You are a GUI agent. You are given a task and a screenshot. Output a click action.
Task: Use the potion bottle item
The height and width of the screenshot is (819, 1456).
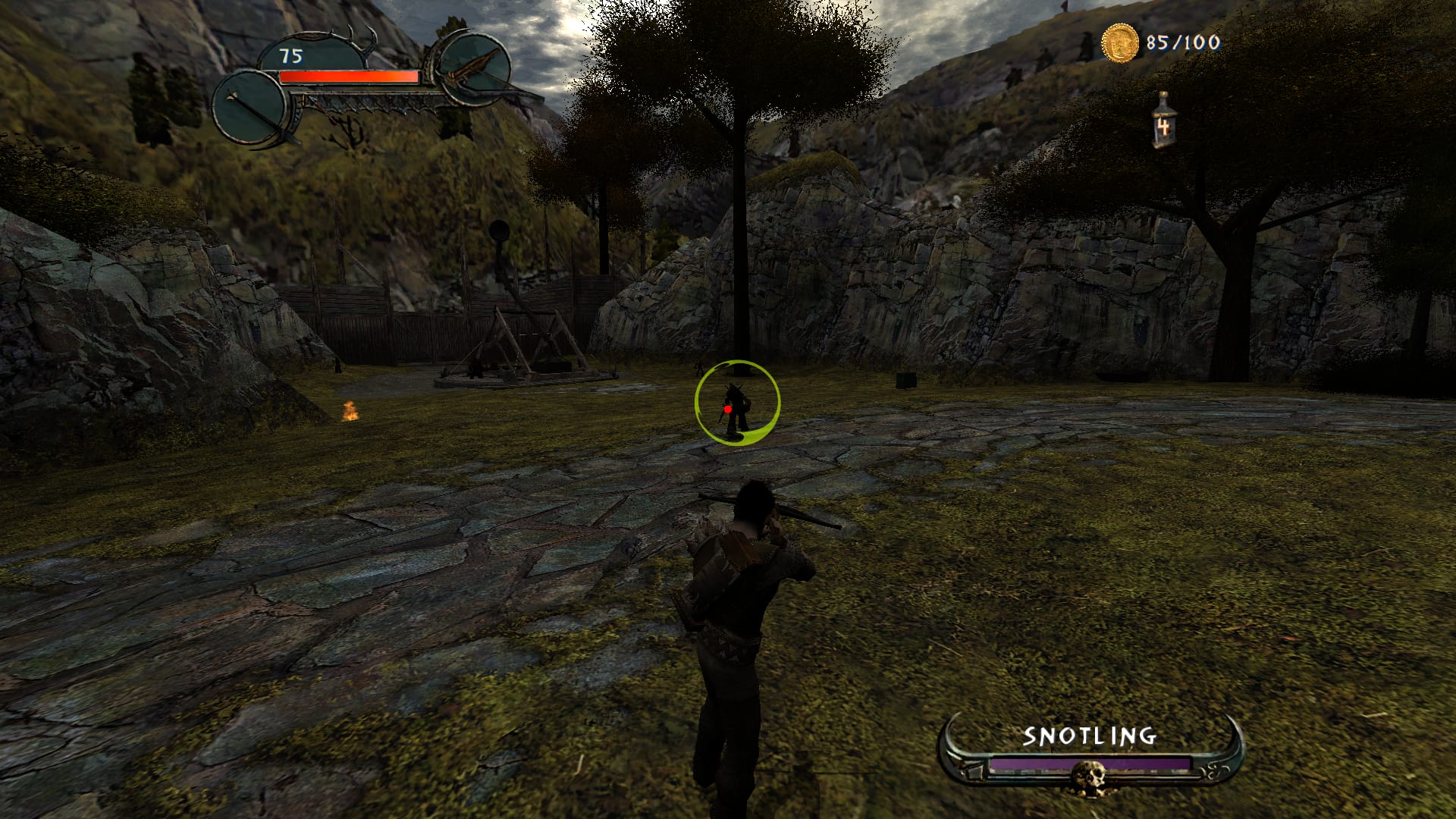pos(1163,121)
